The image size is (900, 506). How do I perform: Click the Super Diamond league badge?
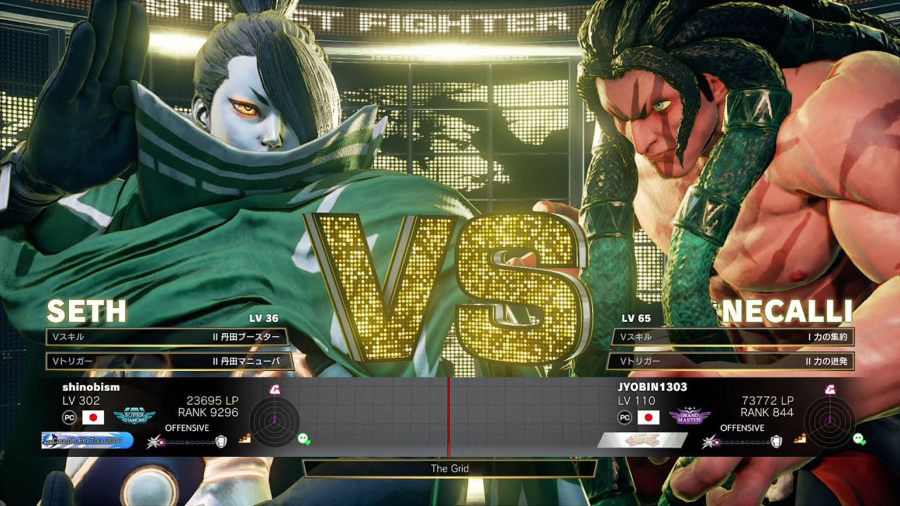pyautogui.click(x=134, y=416)
